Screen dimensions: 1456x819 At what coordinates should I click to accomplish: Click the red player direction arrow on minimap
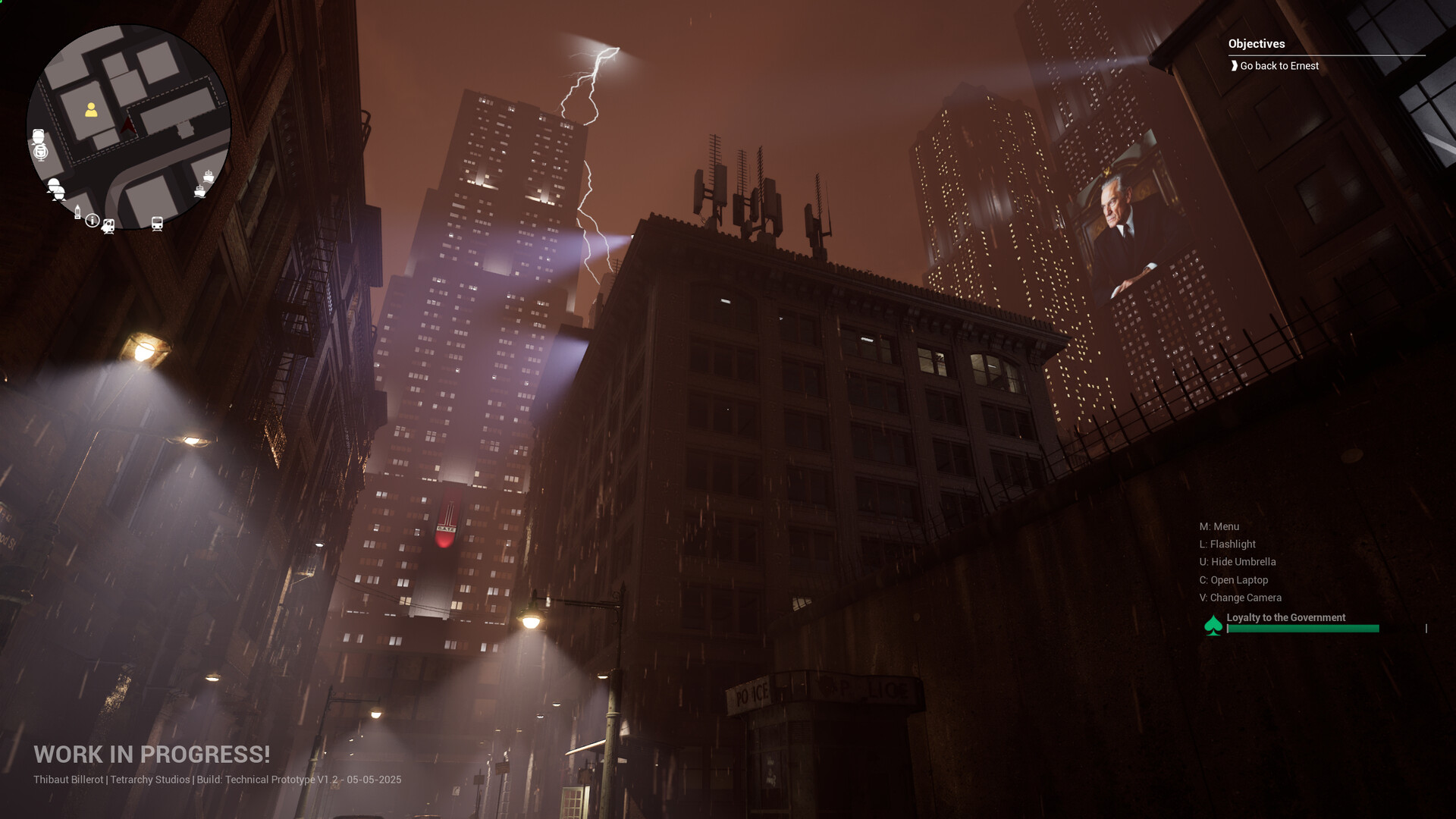tap(127, 124)
